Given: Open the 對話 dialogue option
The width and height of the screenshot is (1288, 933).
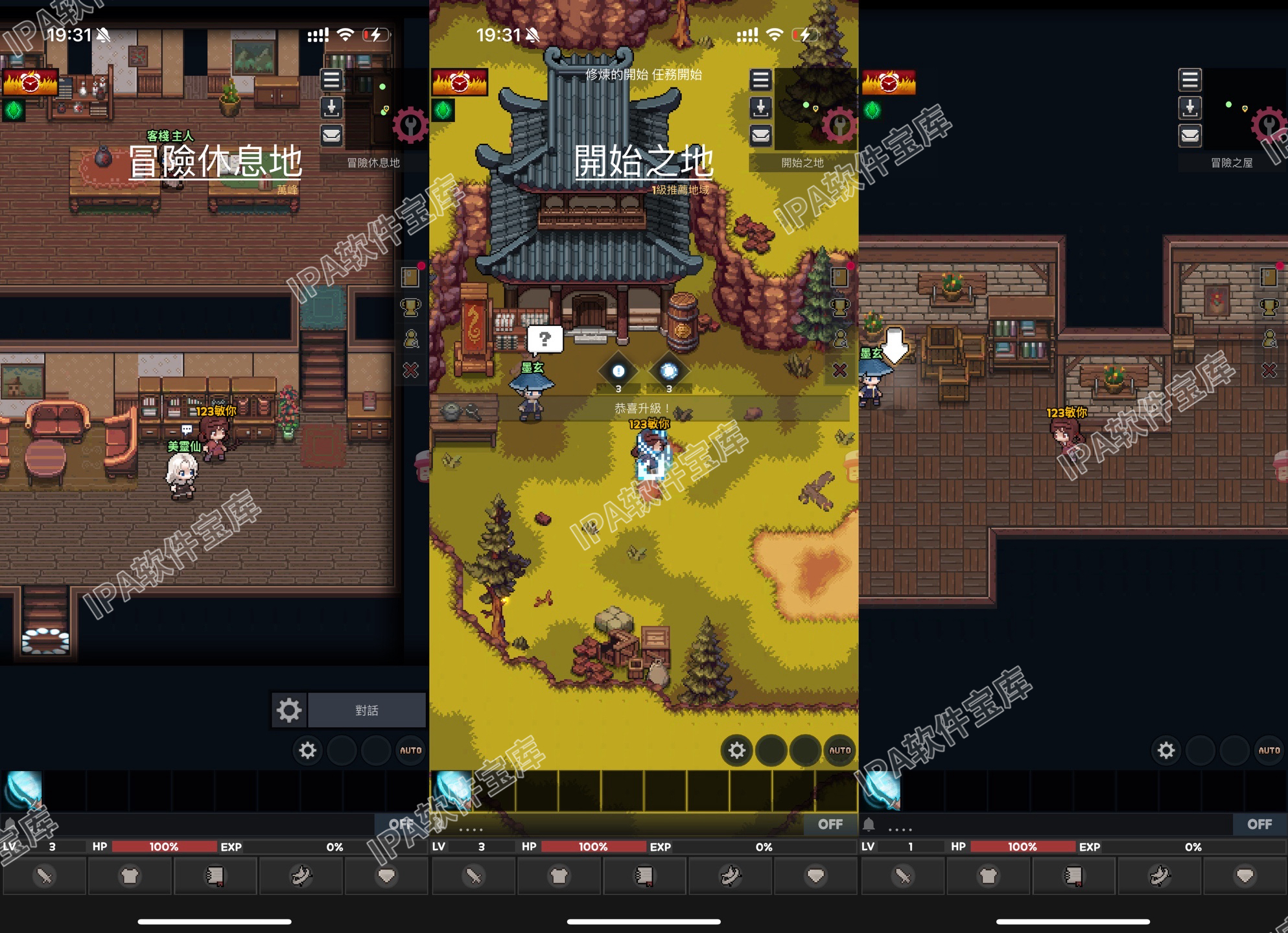Looking at the screenshot, I should (366, 709).
